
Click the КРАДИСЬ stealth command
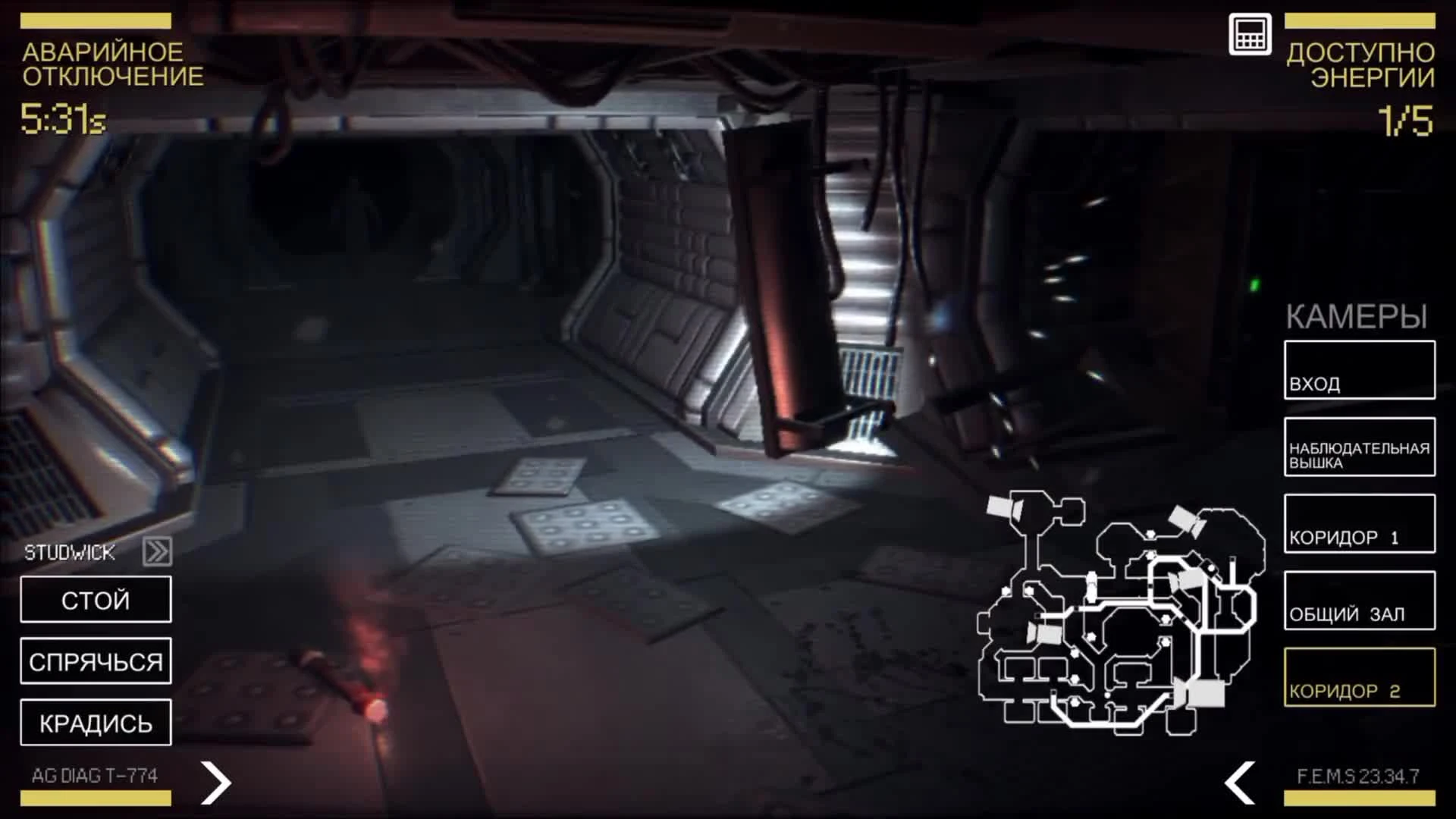point(96,722)
